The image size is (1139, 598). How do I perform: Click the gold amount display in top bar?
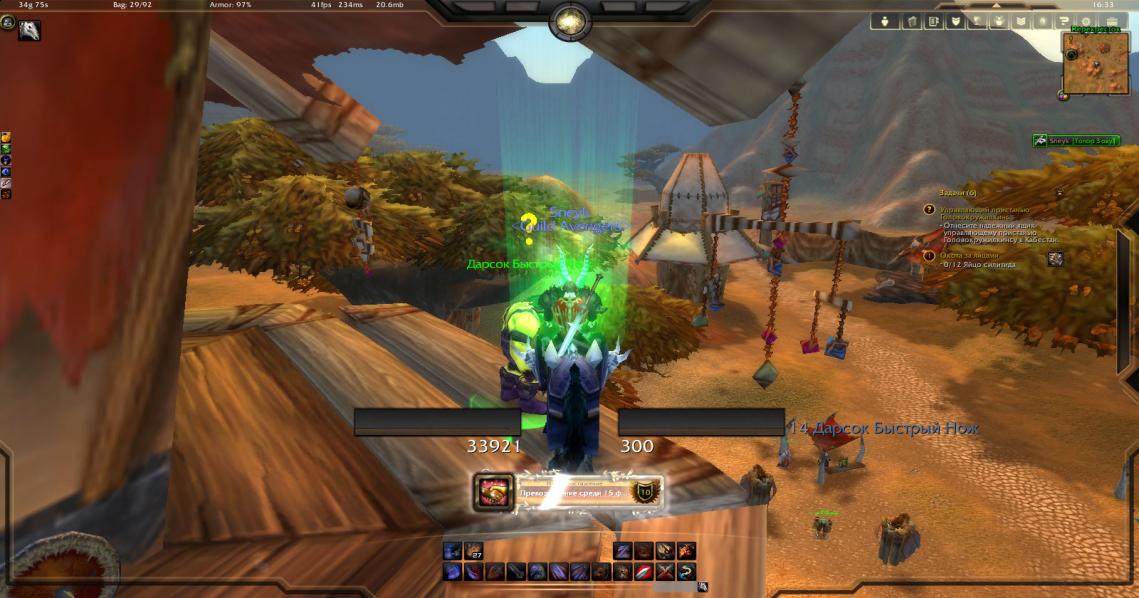33,5
